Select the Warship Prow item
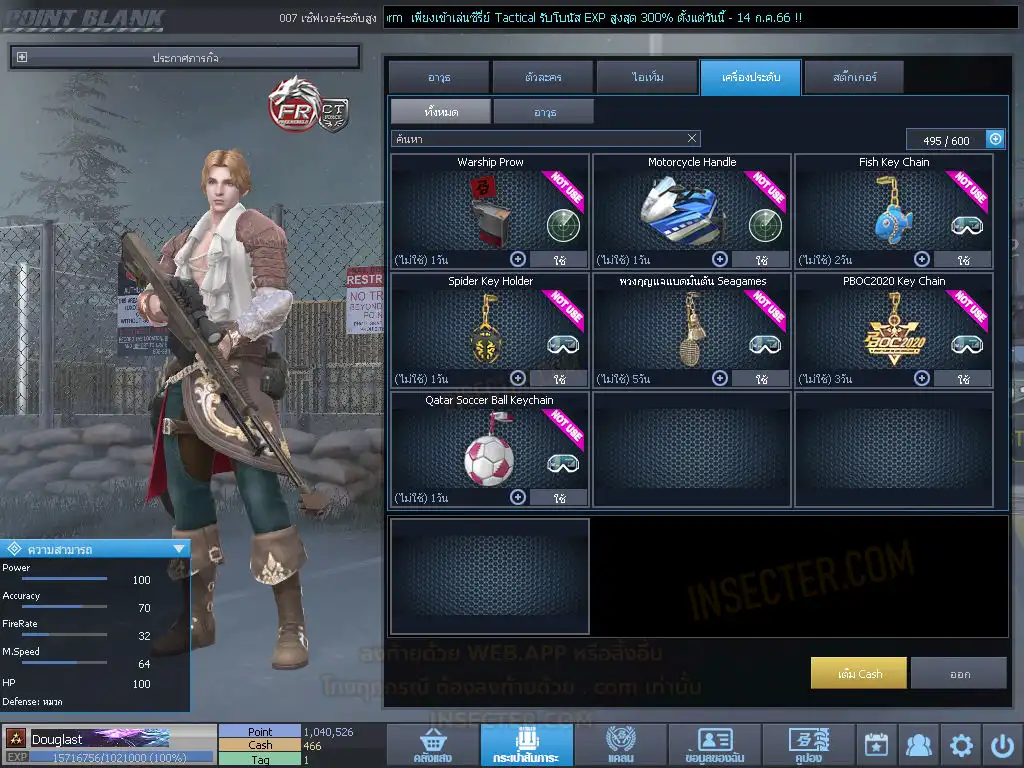The height and width of the screenshot is (768, 1024). coord(490,211)
